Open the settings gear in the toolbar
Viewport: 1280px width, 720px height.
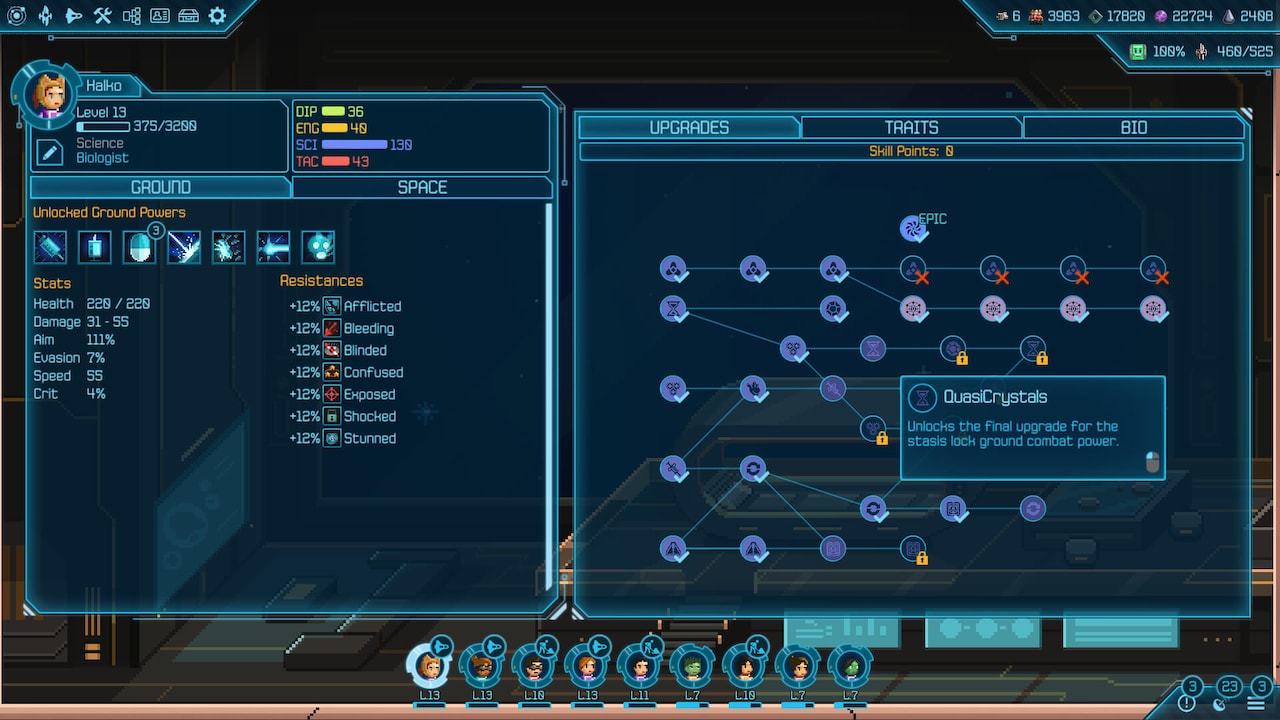(x=216, y=16)
